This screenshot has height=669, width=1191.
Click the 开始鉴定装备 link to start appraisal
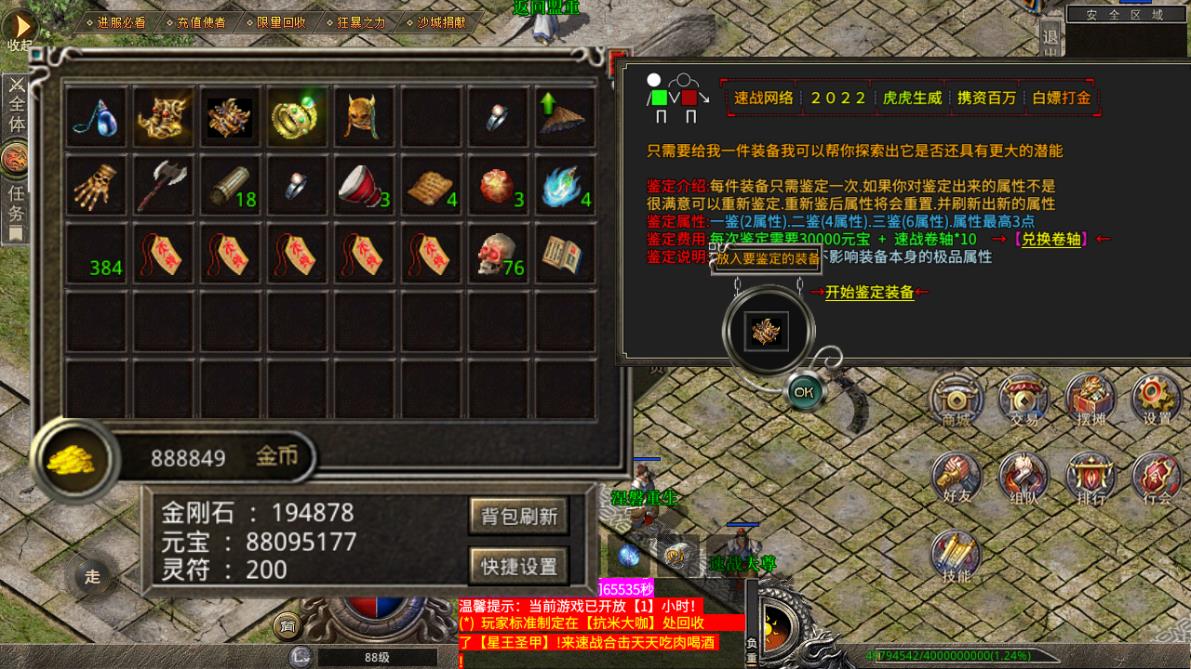pos(869,293)
